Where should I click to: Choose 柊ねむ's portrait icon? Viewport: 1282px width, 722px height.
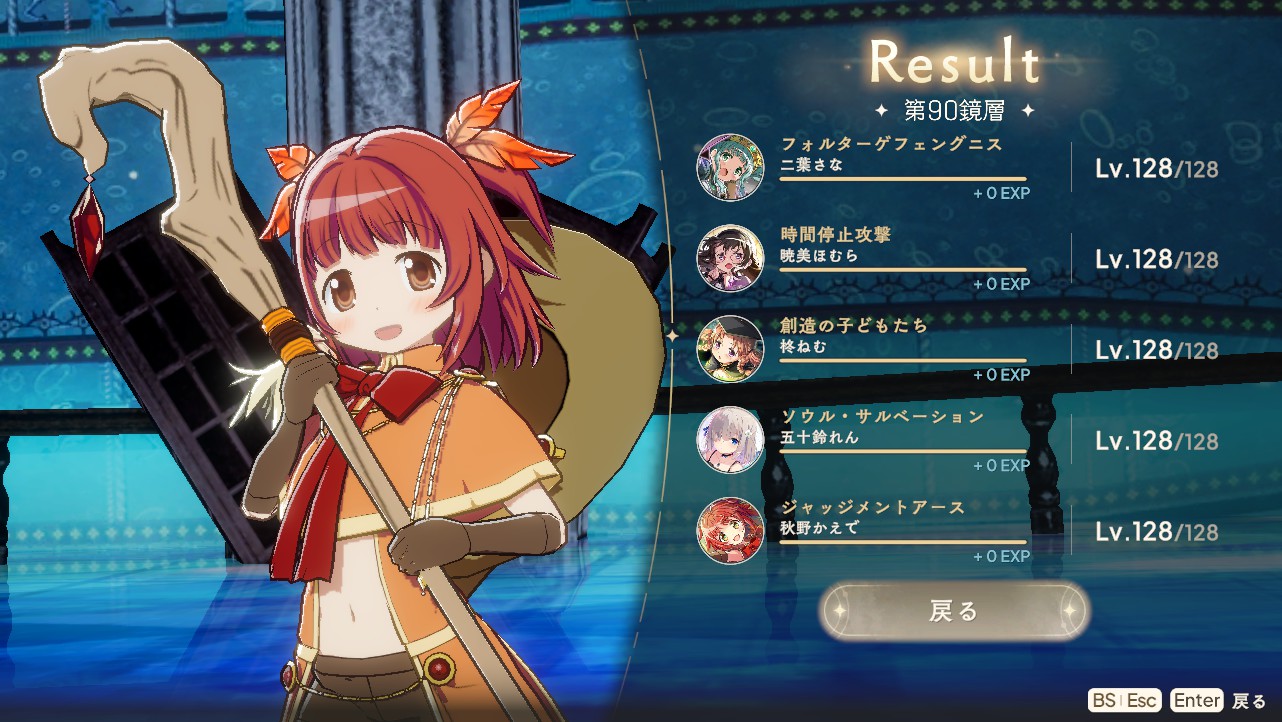[730, 349]
